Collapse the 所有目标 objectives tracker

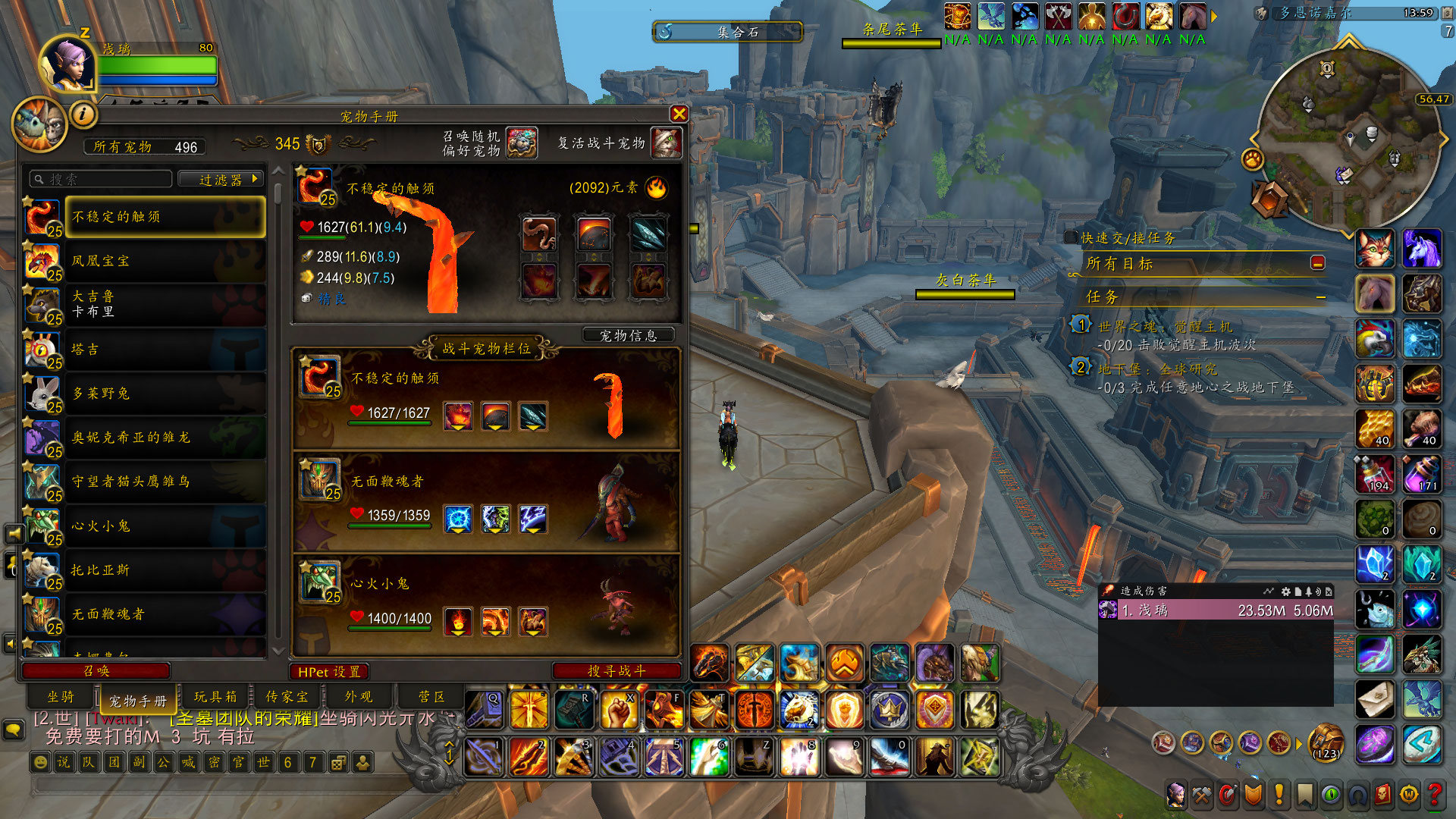[x=1318, y=263]
